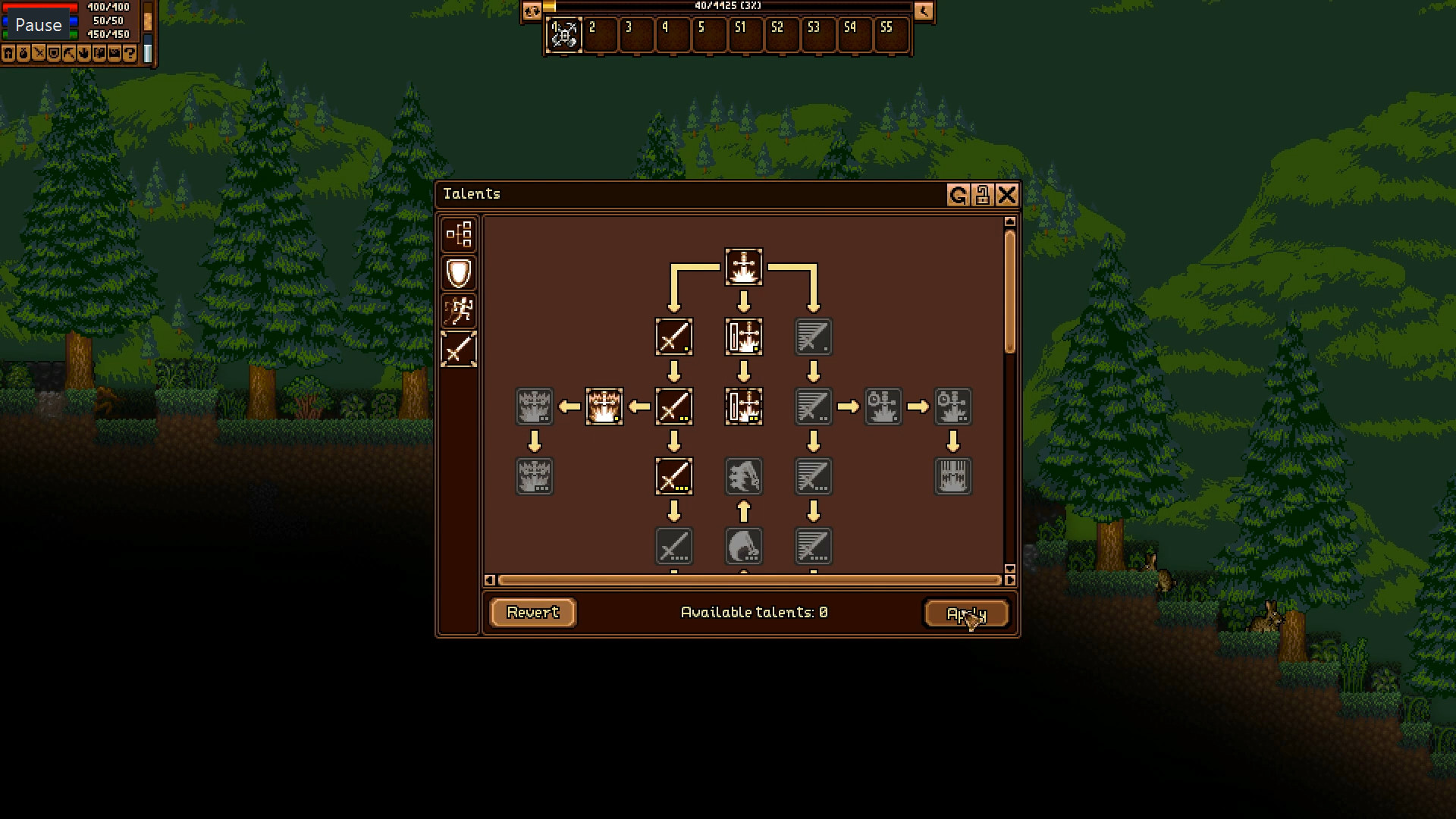Toggle the padlock on the Talents window
The image size is (1456, 819).
pos(982,195)
